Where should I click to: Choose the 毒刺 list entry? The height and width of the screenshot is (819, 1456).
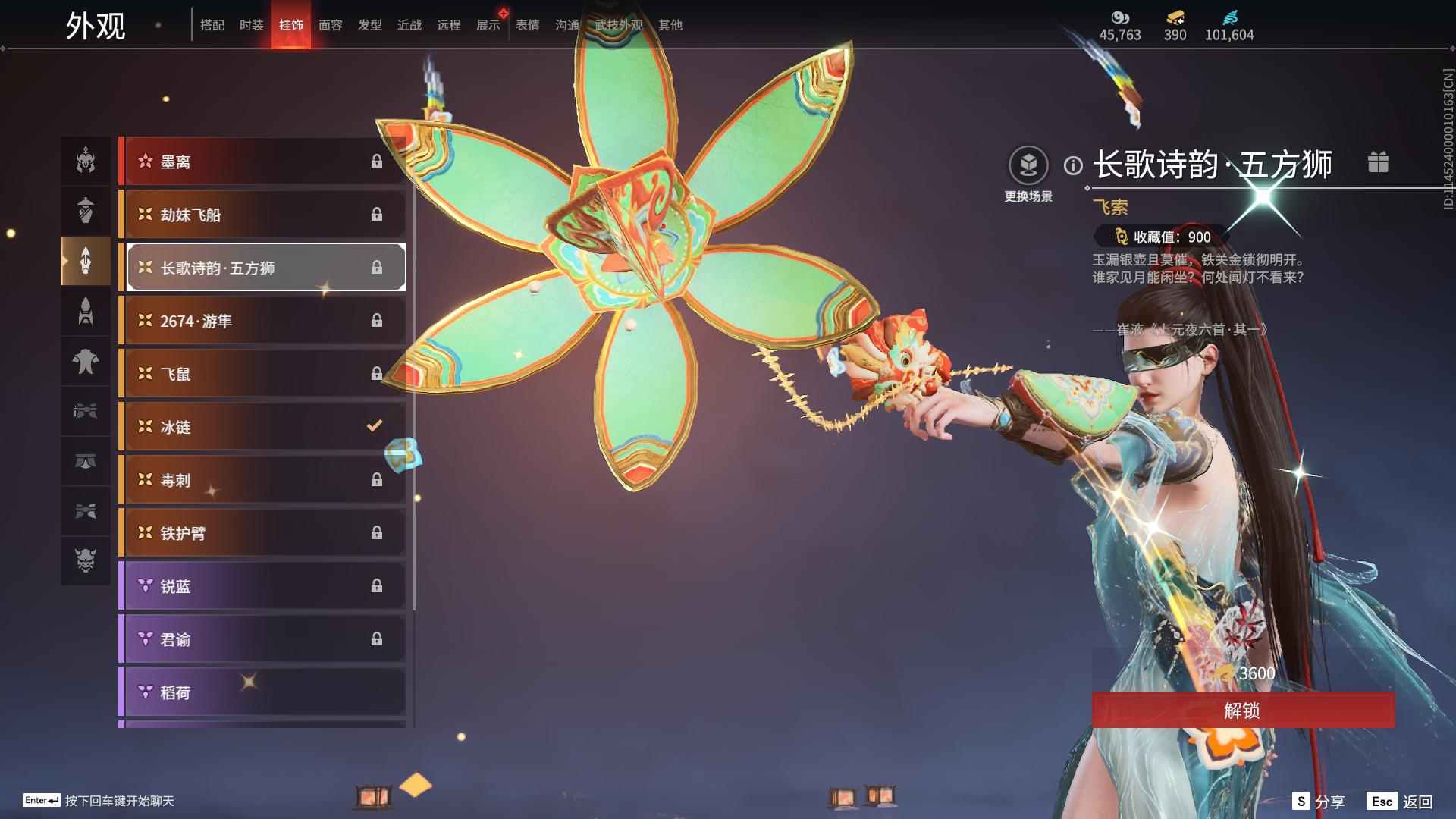(262, 480)
